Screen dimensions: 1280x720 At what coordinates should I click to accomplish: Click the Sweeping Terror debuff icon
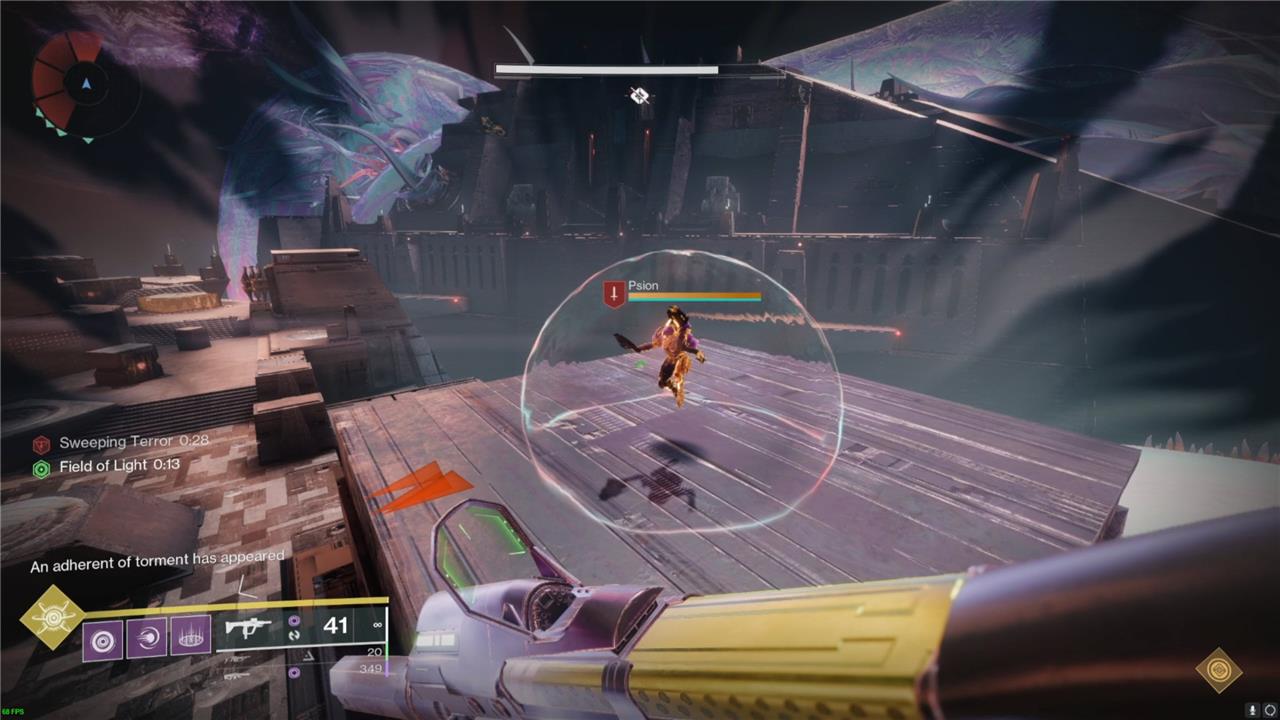[x=41, y=444]
